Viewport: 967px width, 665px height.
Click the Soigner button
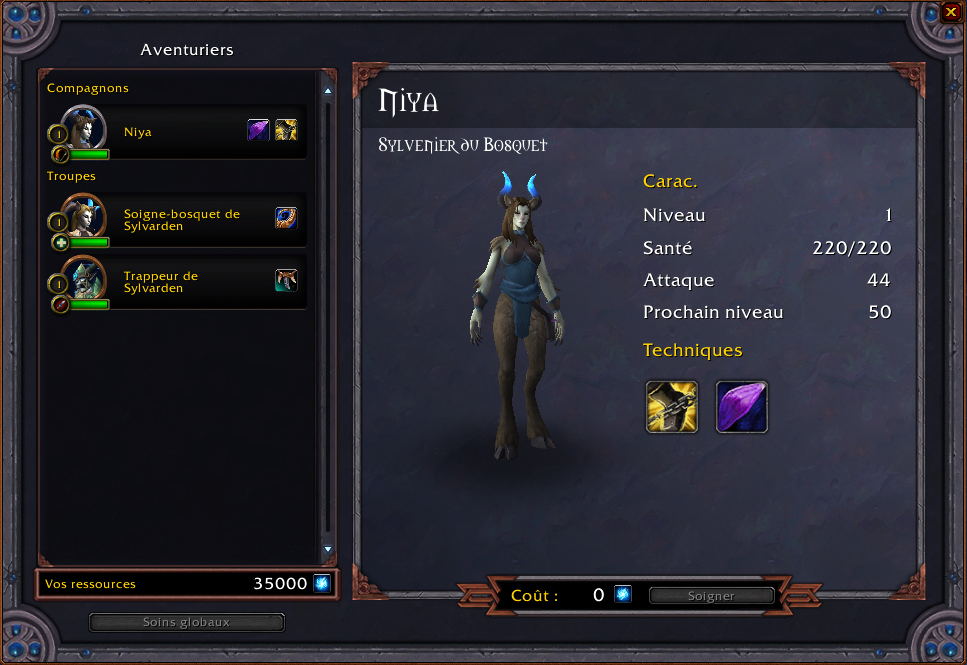[x=711, y=596]
